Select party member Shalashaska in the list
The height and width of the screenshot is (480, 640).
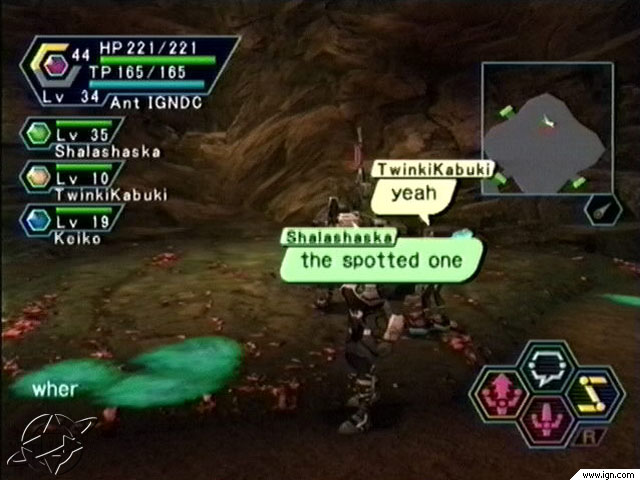coord(75,138)
